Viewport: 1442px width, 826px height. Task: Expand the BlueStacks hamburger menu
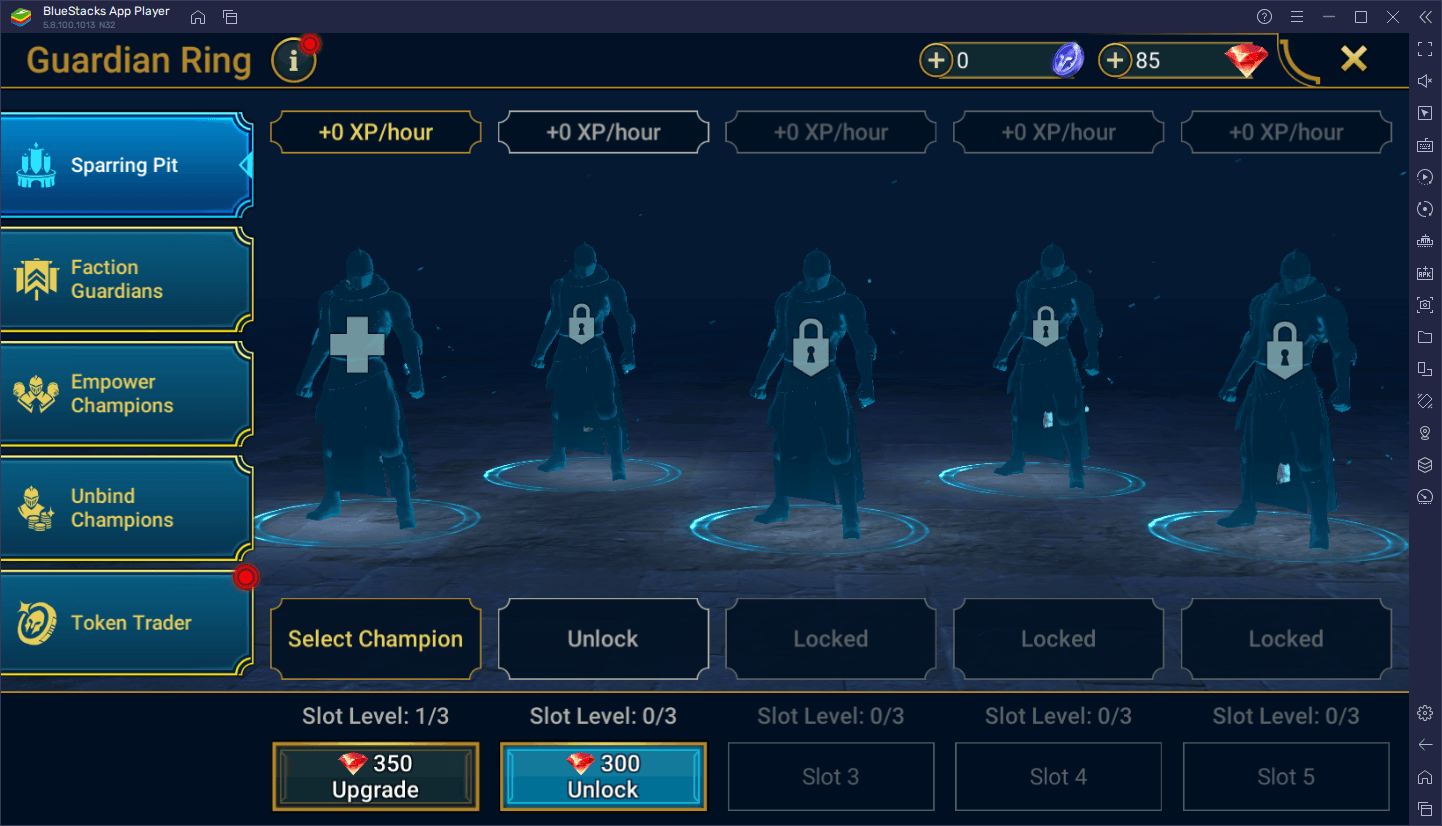1297,16
